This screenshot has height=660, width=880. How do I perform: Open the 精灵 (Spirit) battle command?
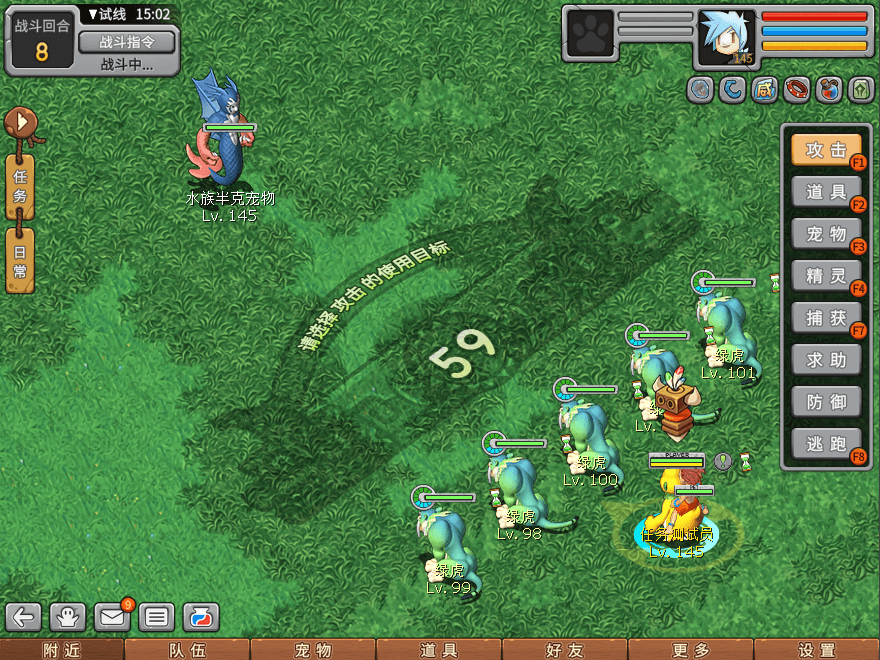tap(826, 275)
